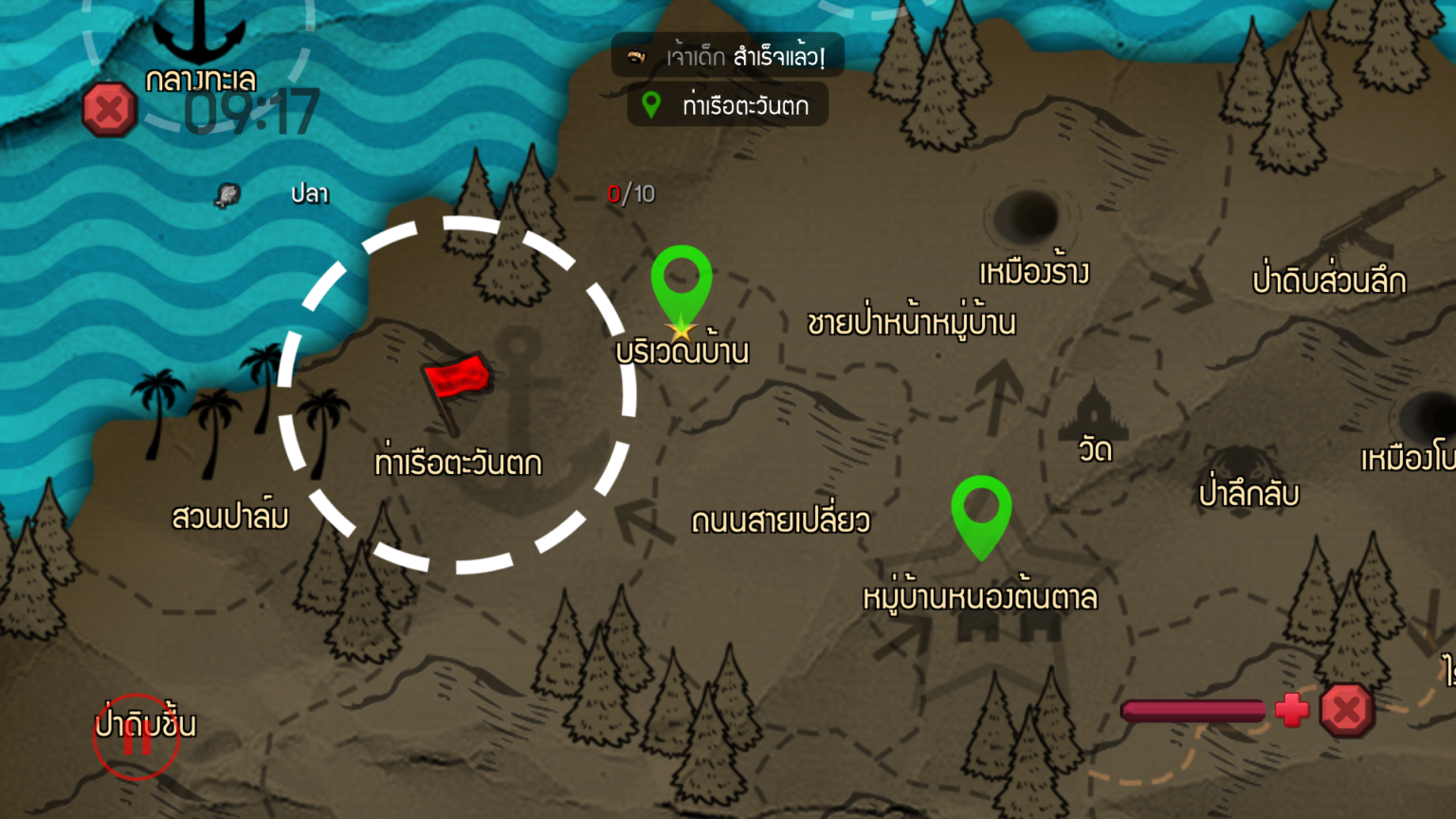Click the ท่าเรือตะวันตก objective tracker at top
The width and height of the screenshot is (1456, 819).
(x=728, y=105)
